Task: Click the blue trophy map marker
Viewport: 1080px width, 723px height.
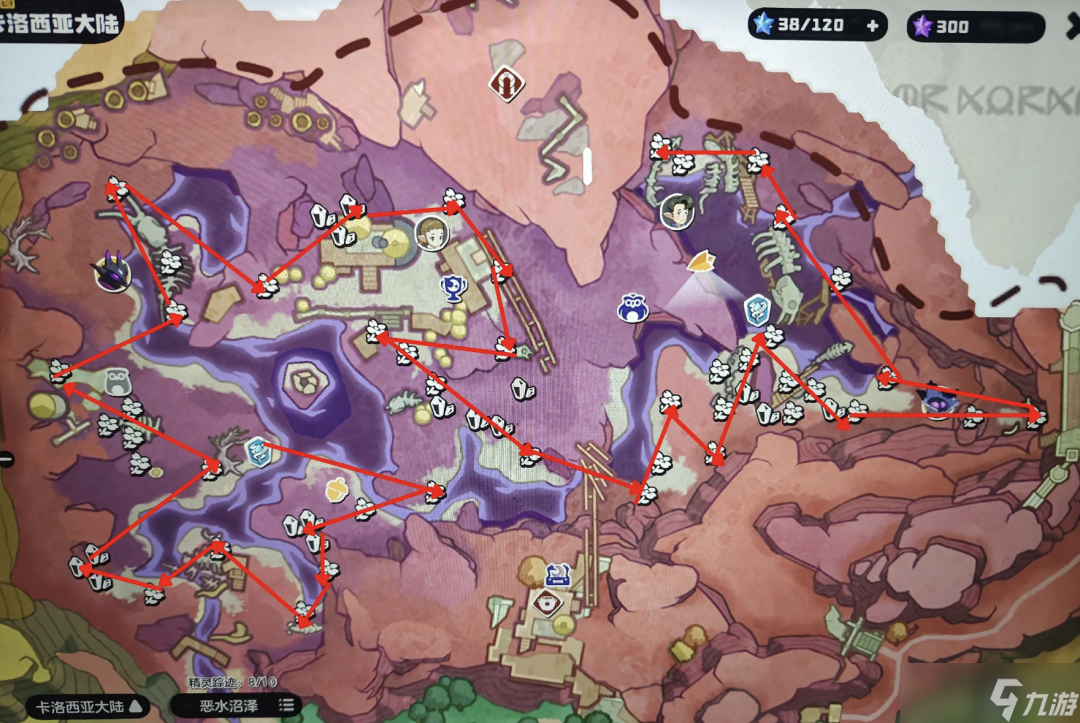Action: [x=454, y=289]
